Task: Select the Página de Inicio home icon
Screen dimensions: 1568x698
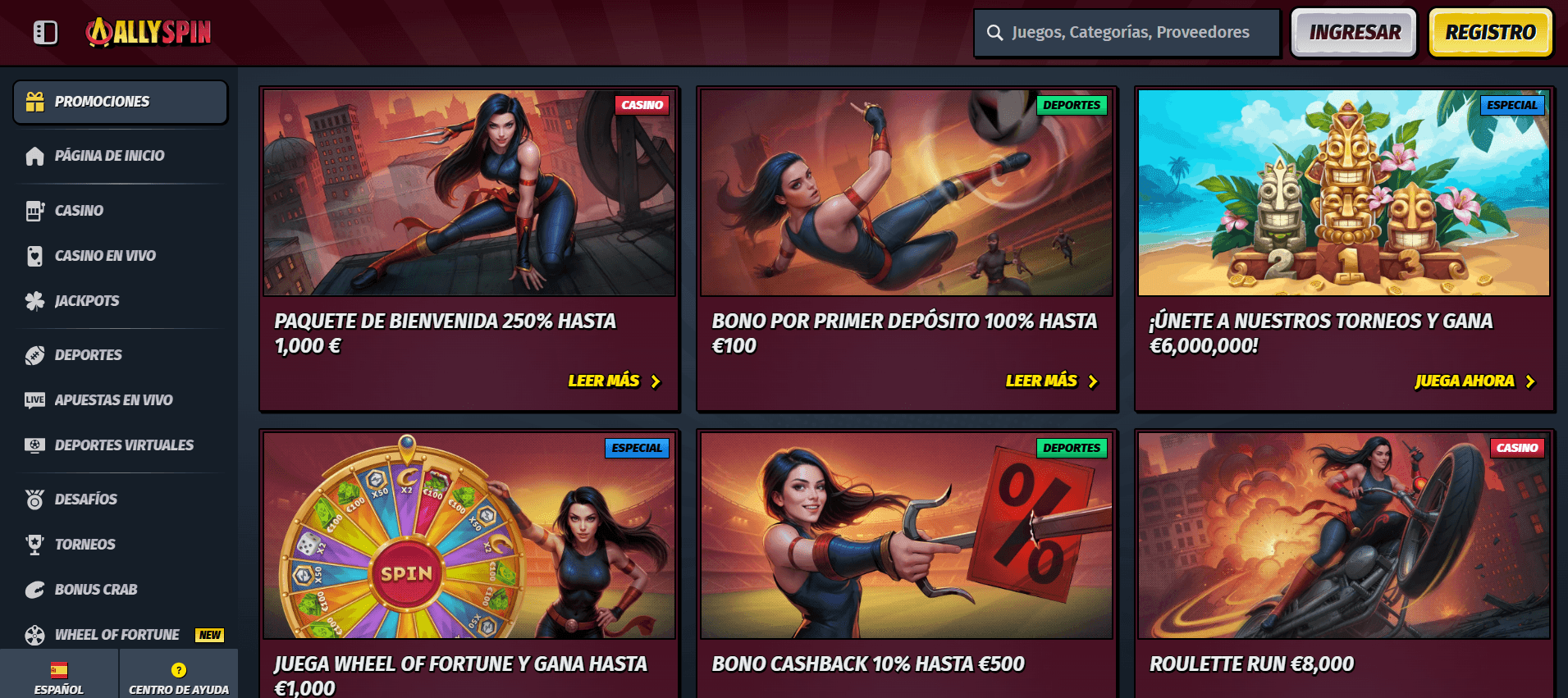Action: (x=34, y=155)
